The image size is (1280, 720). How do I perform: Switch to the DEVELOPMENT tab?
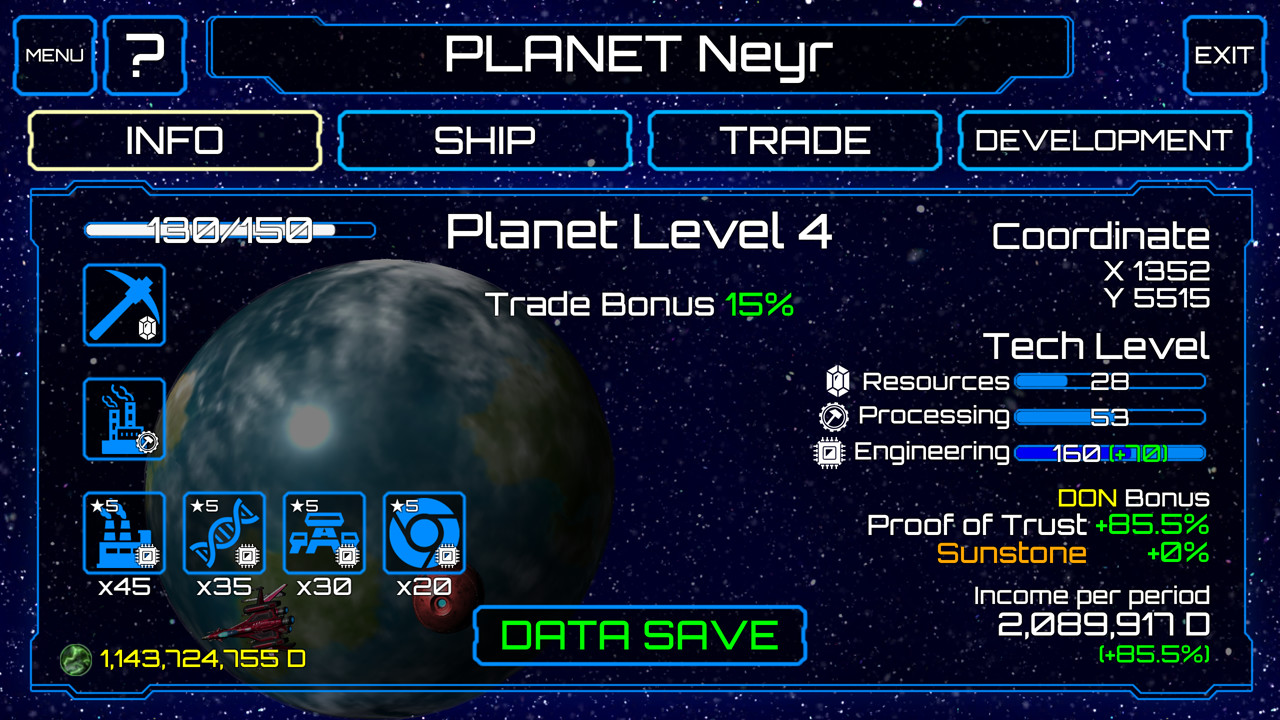(x=1104, y=140)
